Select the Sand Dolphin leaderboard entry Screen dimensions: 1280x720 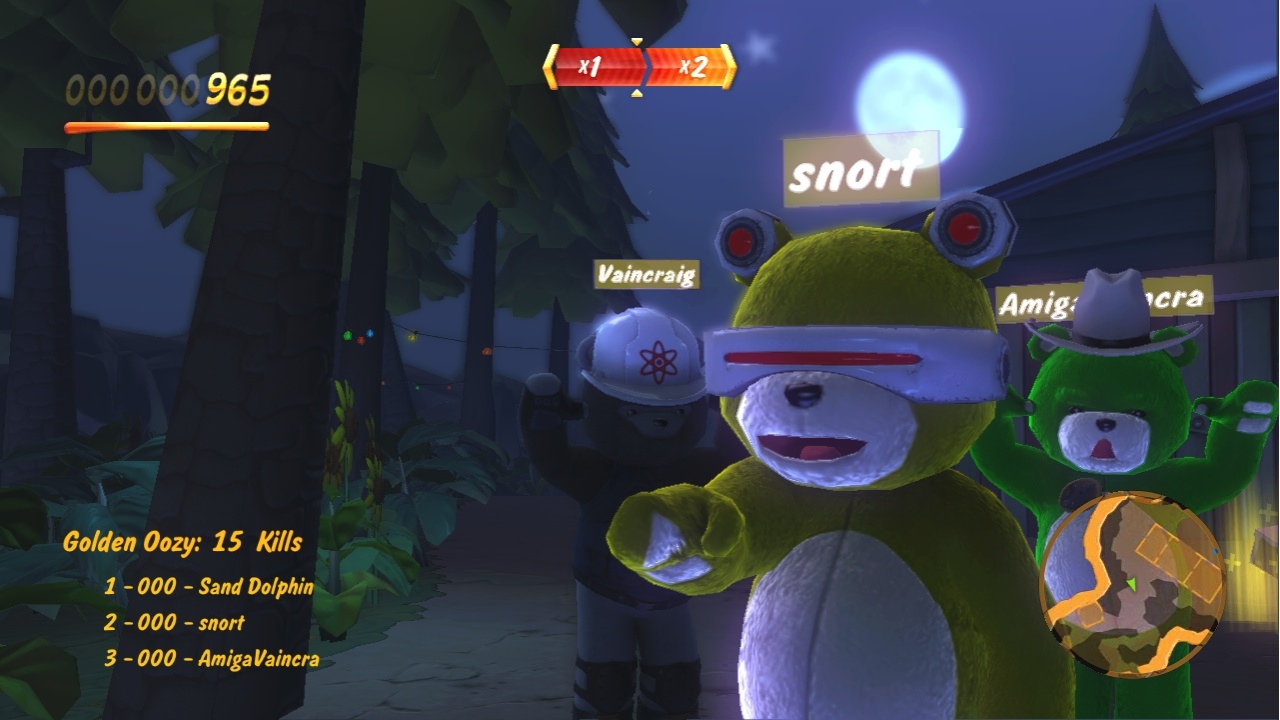tap(212, 589)
